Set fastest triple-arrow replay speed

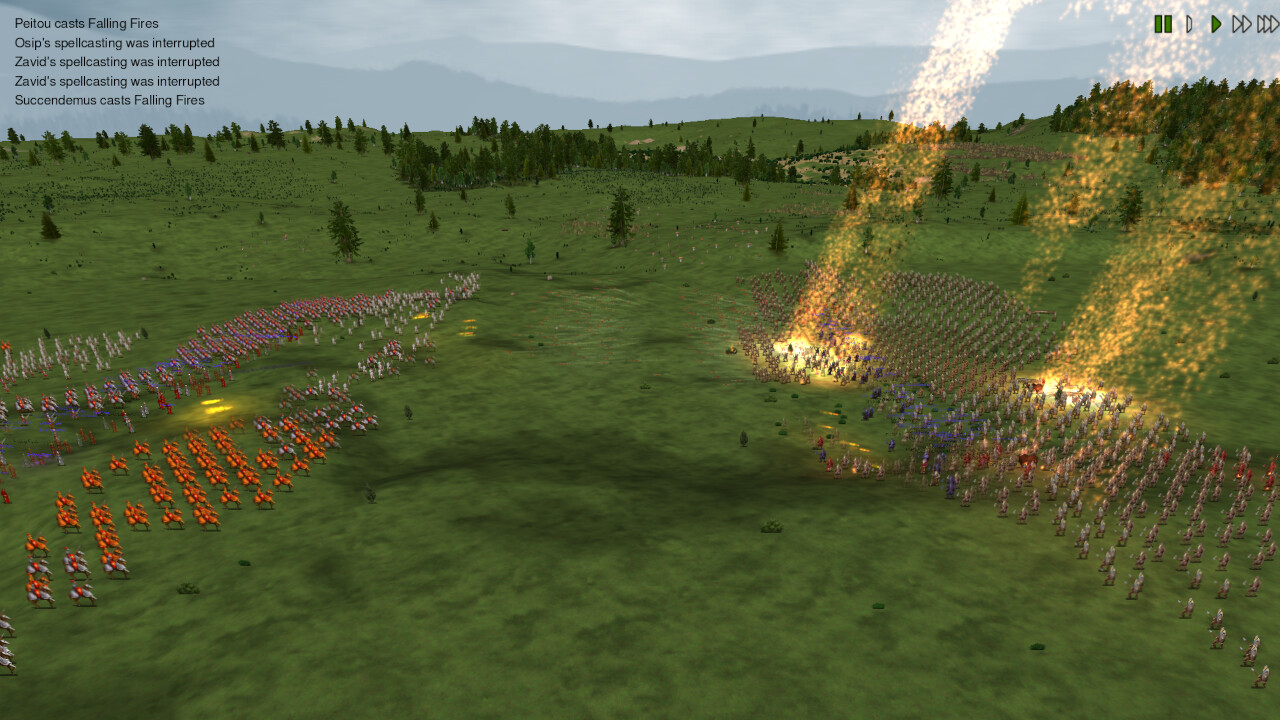pyautogui.click(x=1266, y=25)
